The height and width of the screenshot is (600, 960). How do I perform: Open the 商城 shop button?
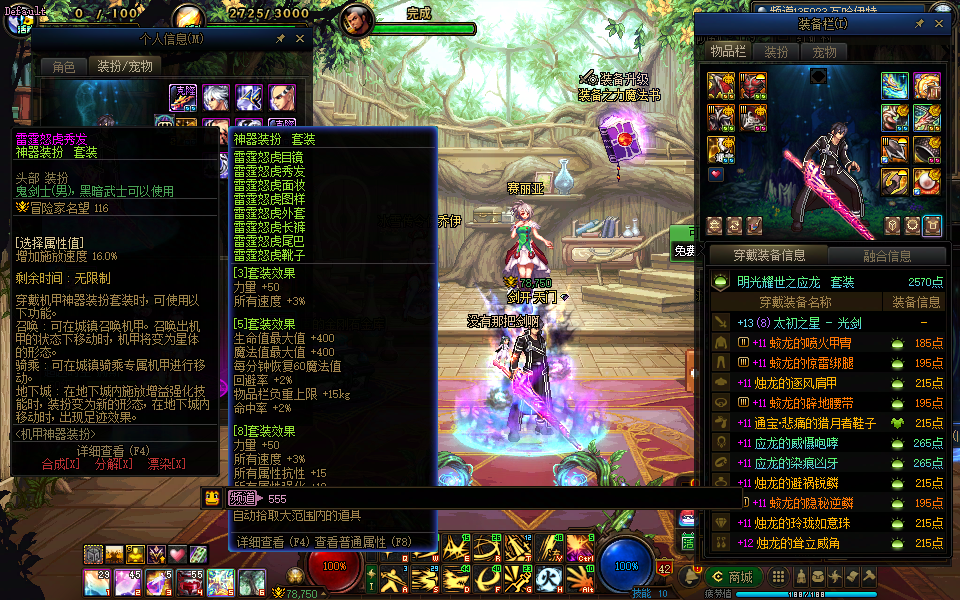[x=733, y=576]
